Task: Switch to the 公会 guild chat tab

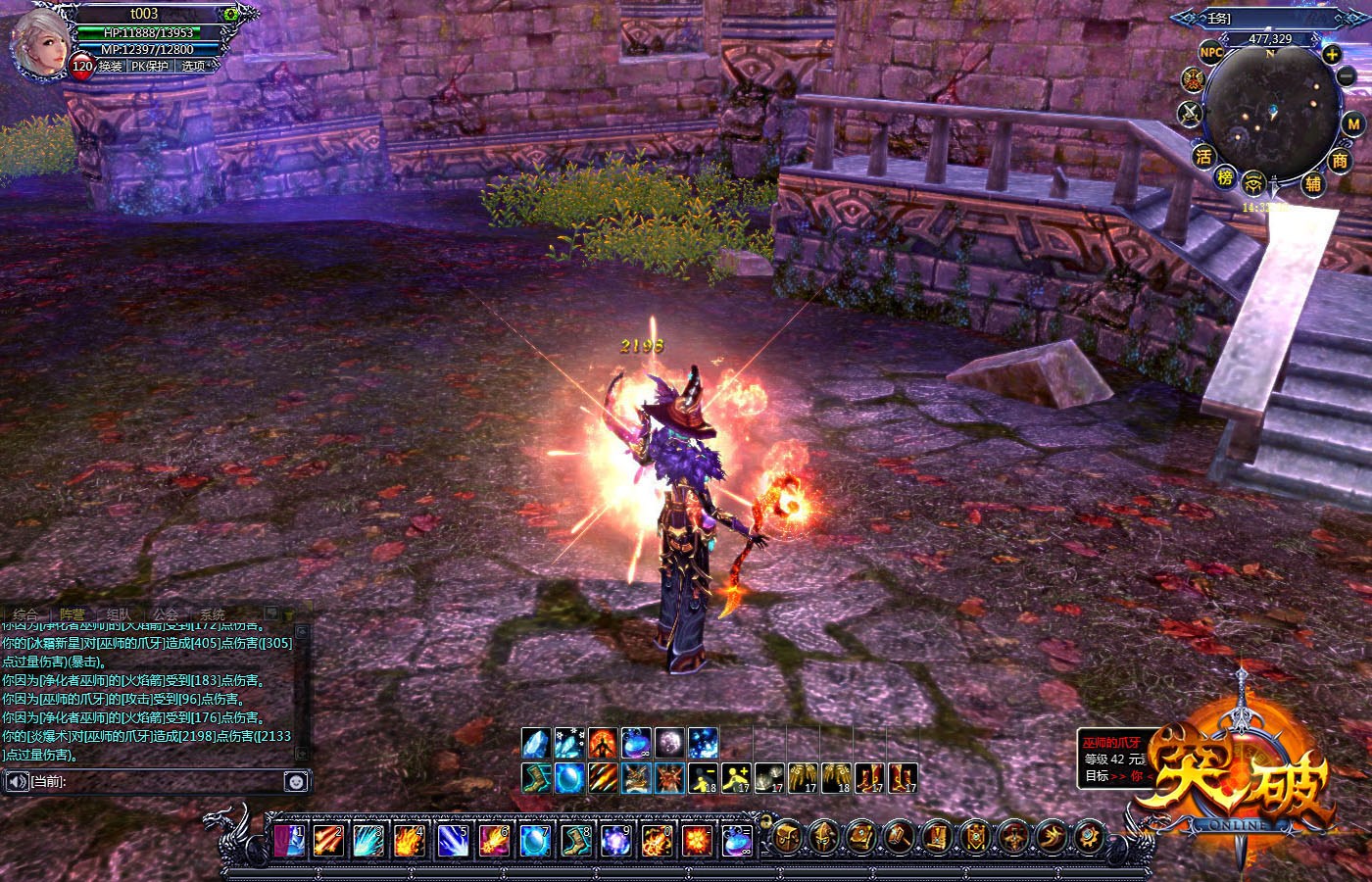Action: point(166,614)
